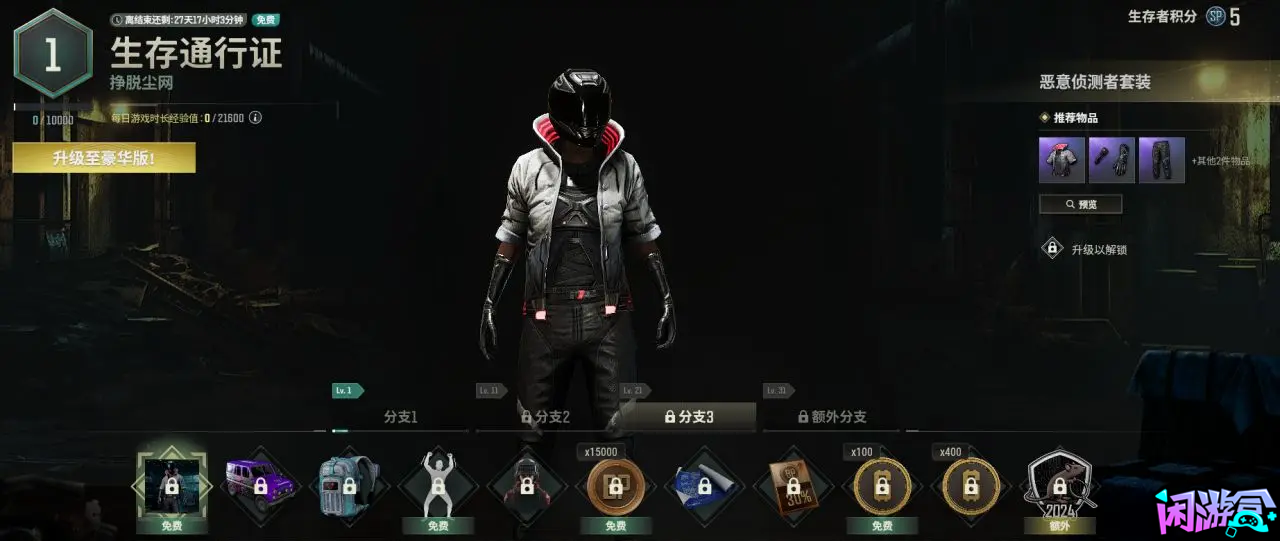
Task: Switch to the 分支2 tab
Action: pyautogui.click(x=545, y=417)
